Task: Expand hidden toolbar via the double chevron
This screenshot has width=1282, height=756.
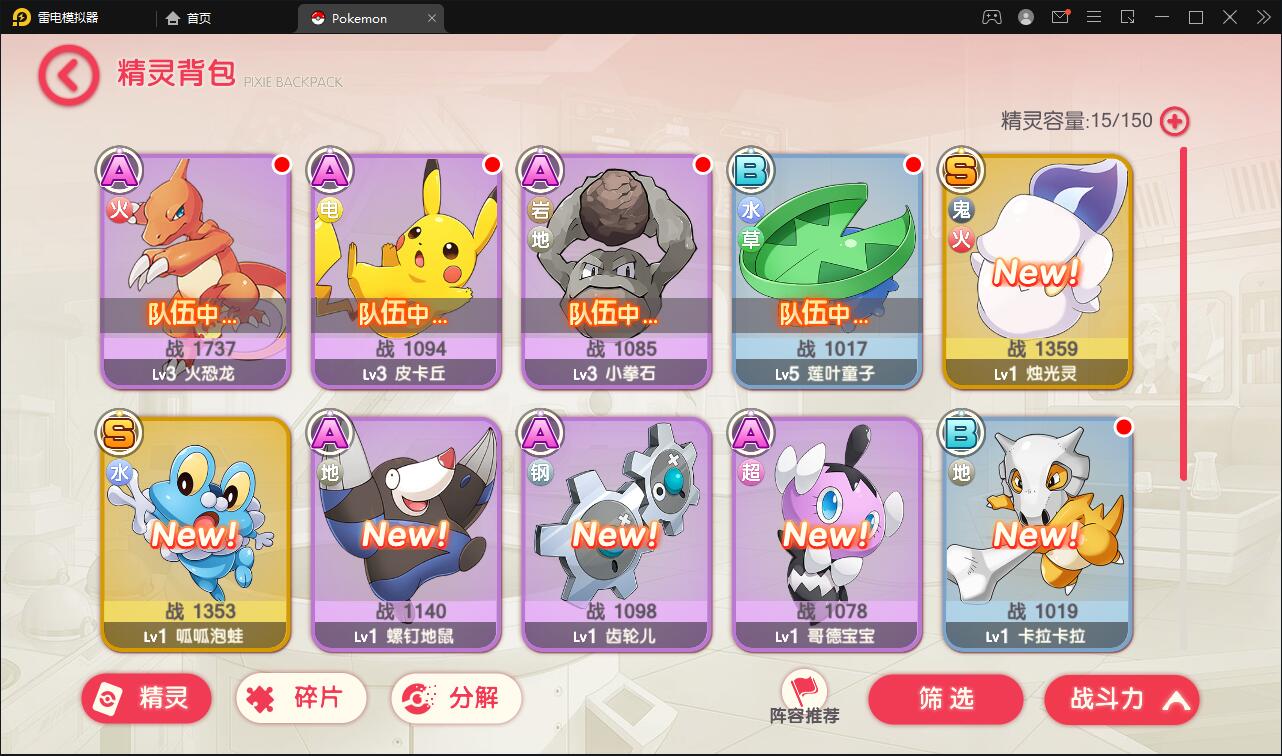Action: 1262,17
